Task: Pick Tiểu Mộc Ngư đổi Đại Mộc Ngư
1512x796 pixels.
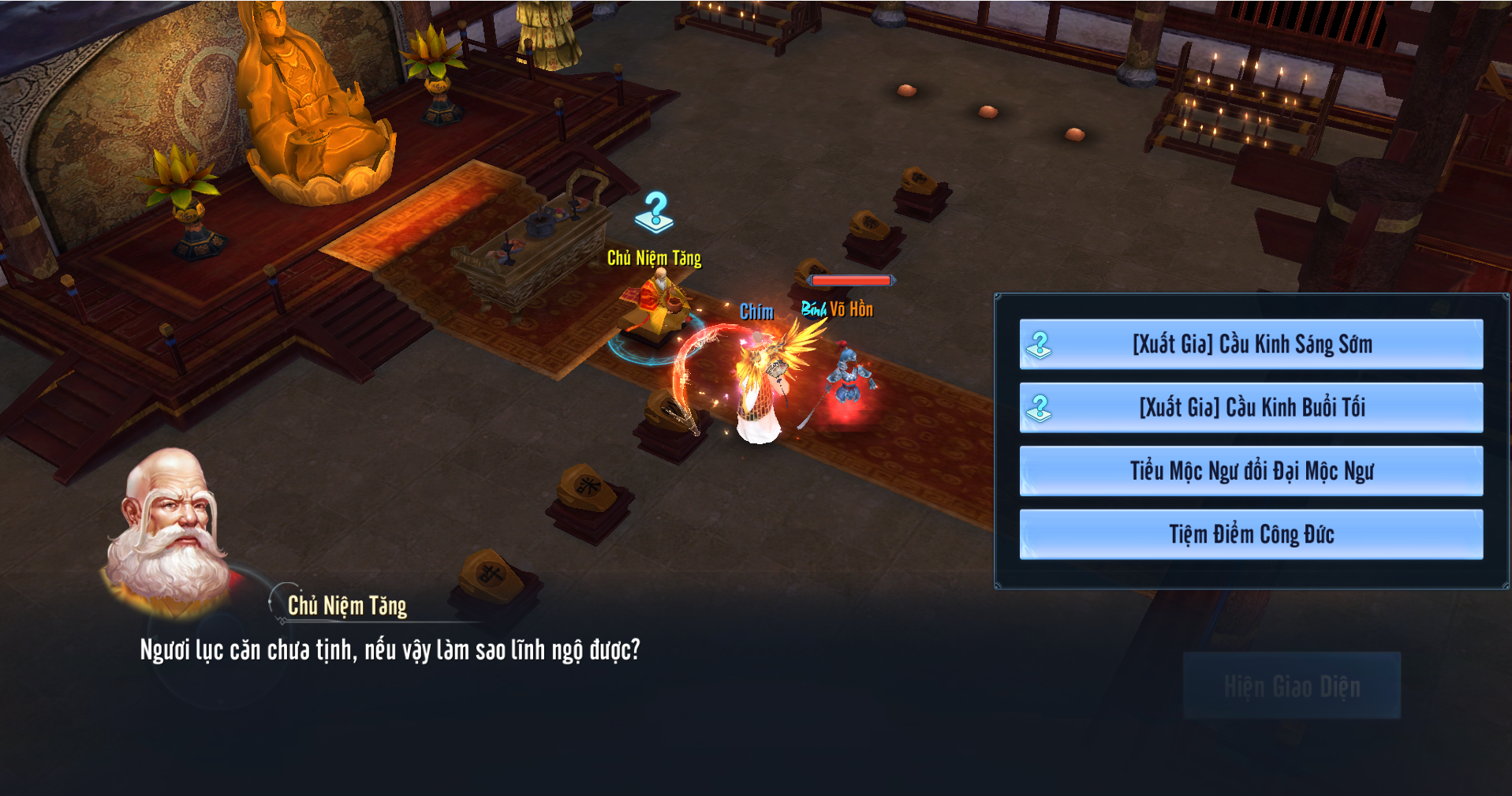Action: 1251,471
